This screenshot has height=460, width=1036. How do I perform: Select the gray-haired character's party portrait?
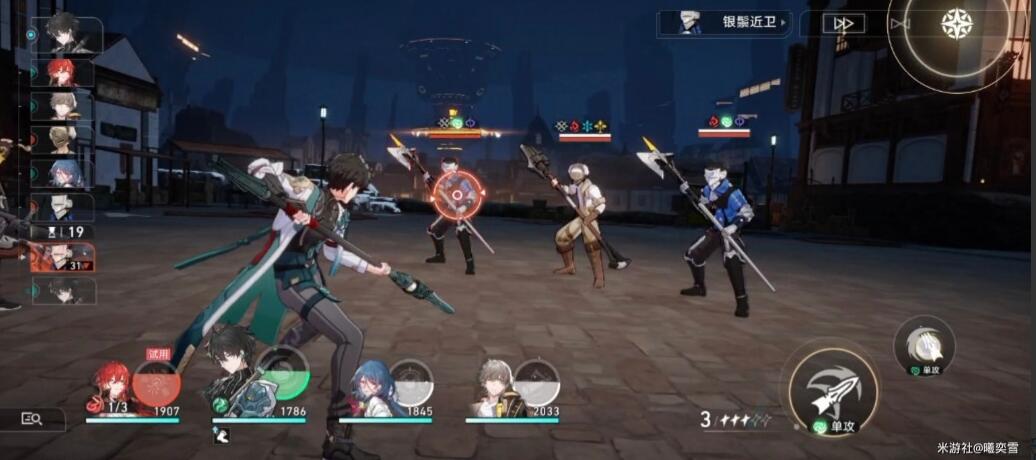[494, 388]
